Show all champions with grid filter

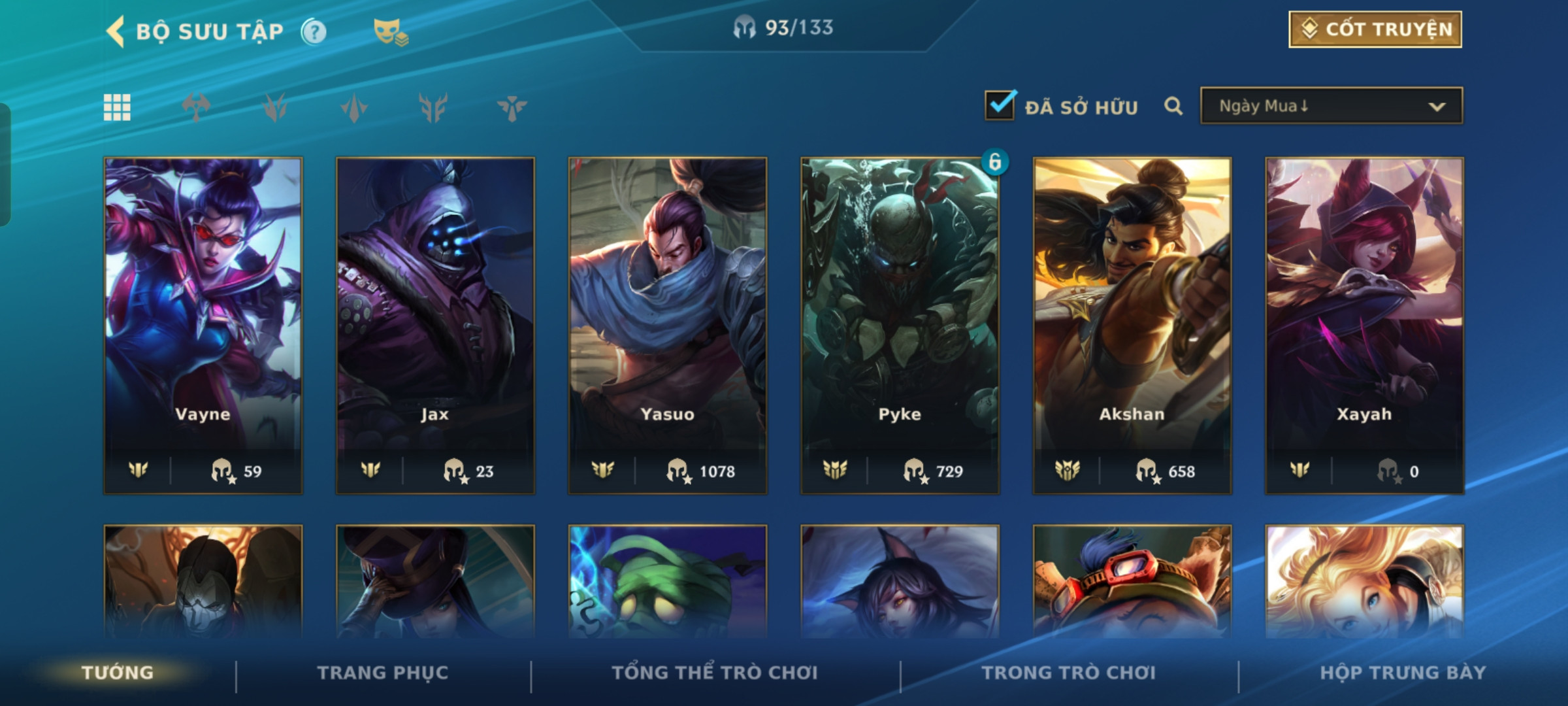(x=117, y=107)
